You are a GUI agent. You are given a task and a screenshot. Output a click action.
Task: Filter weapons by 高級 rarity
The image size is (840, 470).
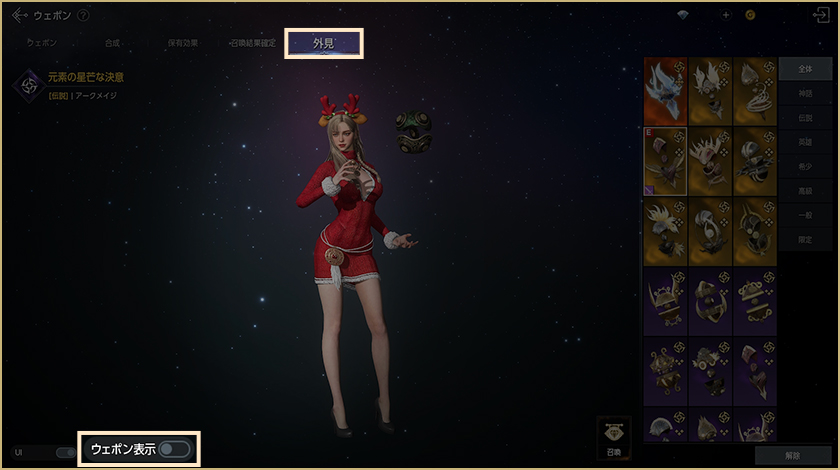805,190
